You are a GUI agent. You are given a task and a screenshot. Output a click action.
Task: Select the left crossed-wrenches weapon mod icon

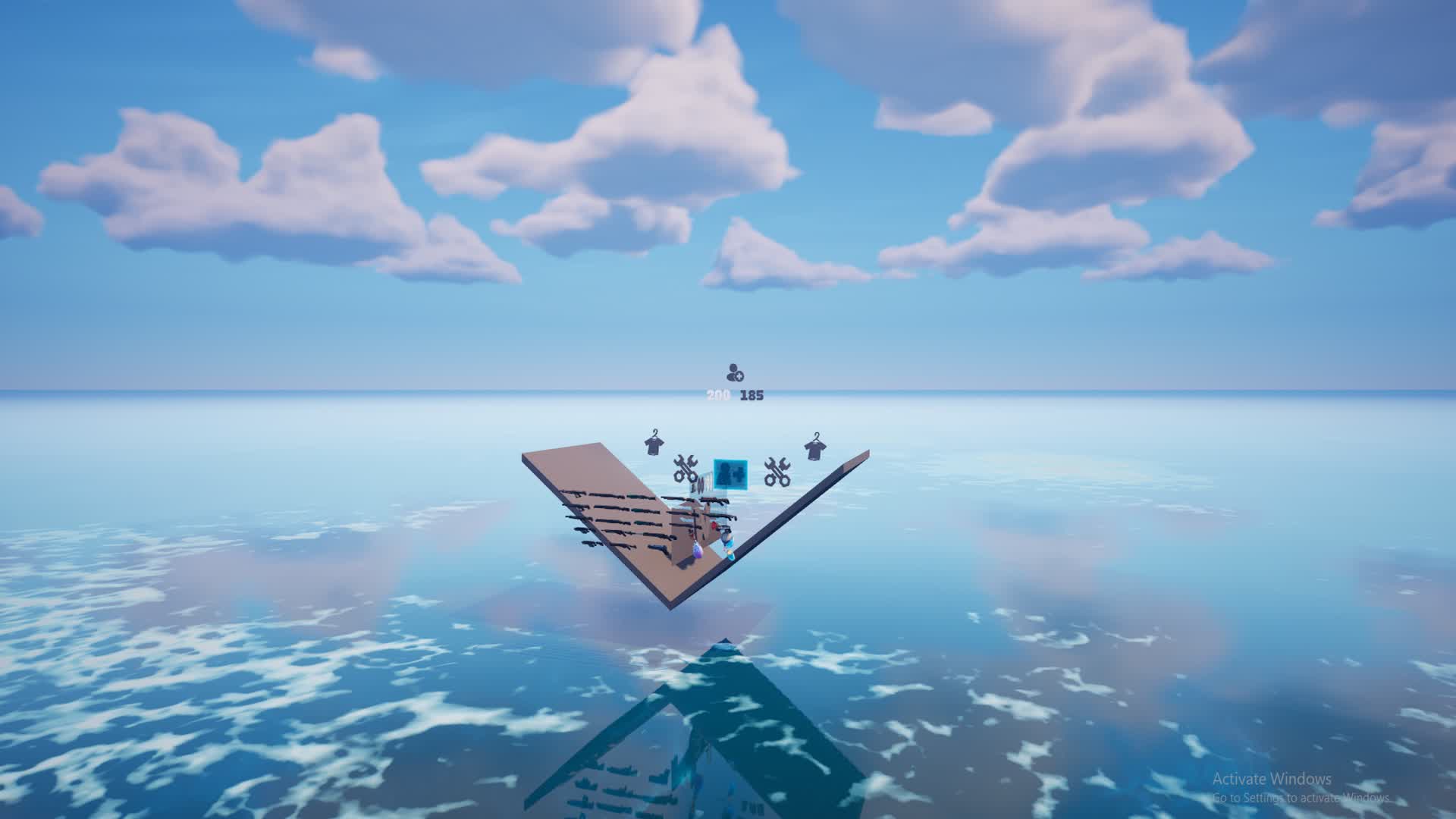(685, 469)
